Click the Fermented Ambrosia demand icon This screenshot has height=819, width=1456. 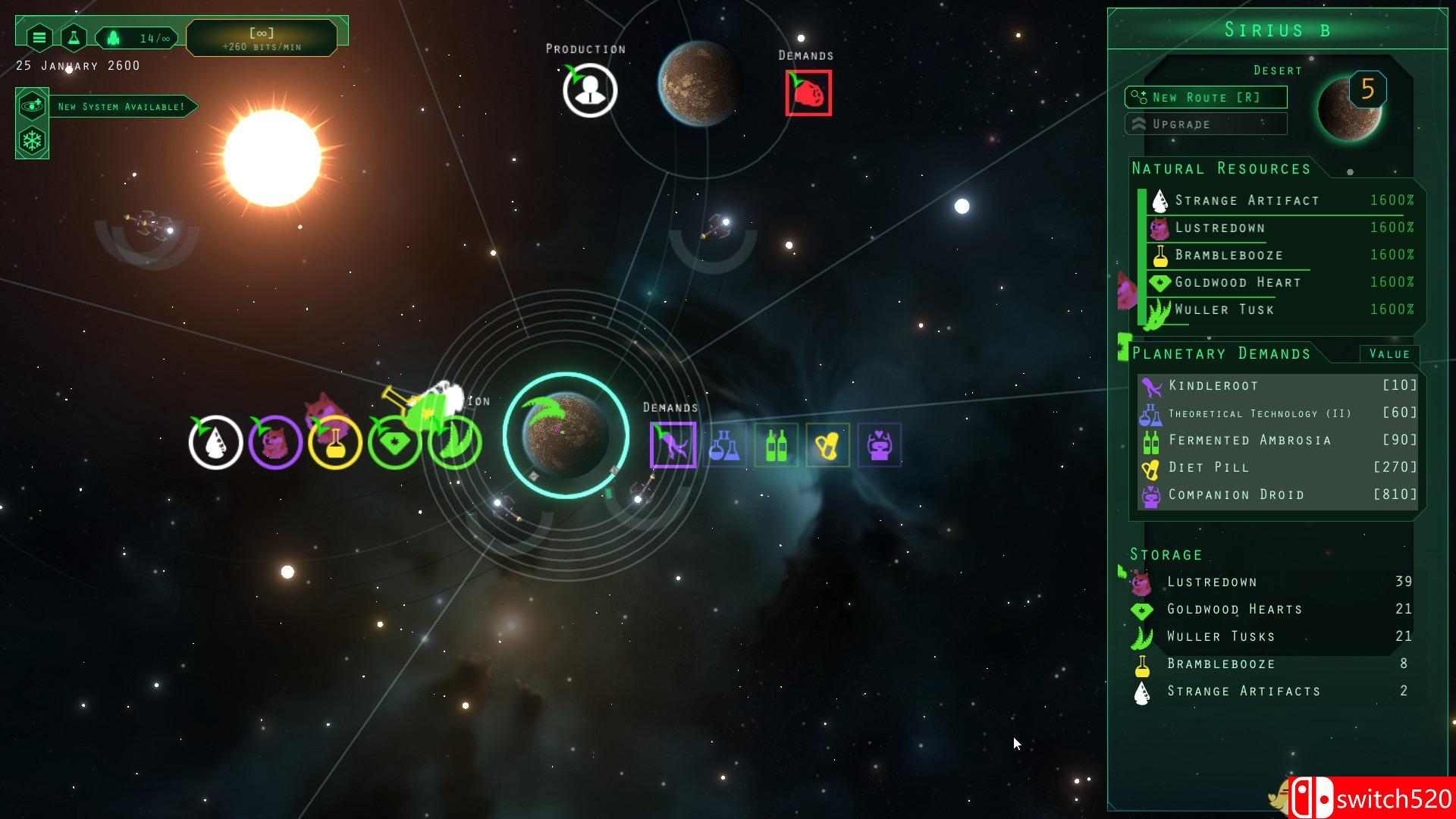(x=776, y=445)
